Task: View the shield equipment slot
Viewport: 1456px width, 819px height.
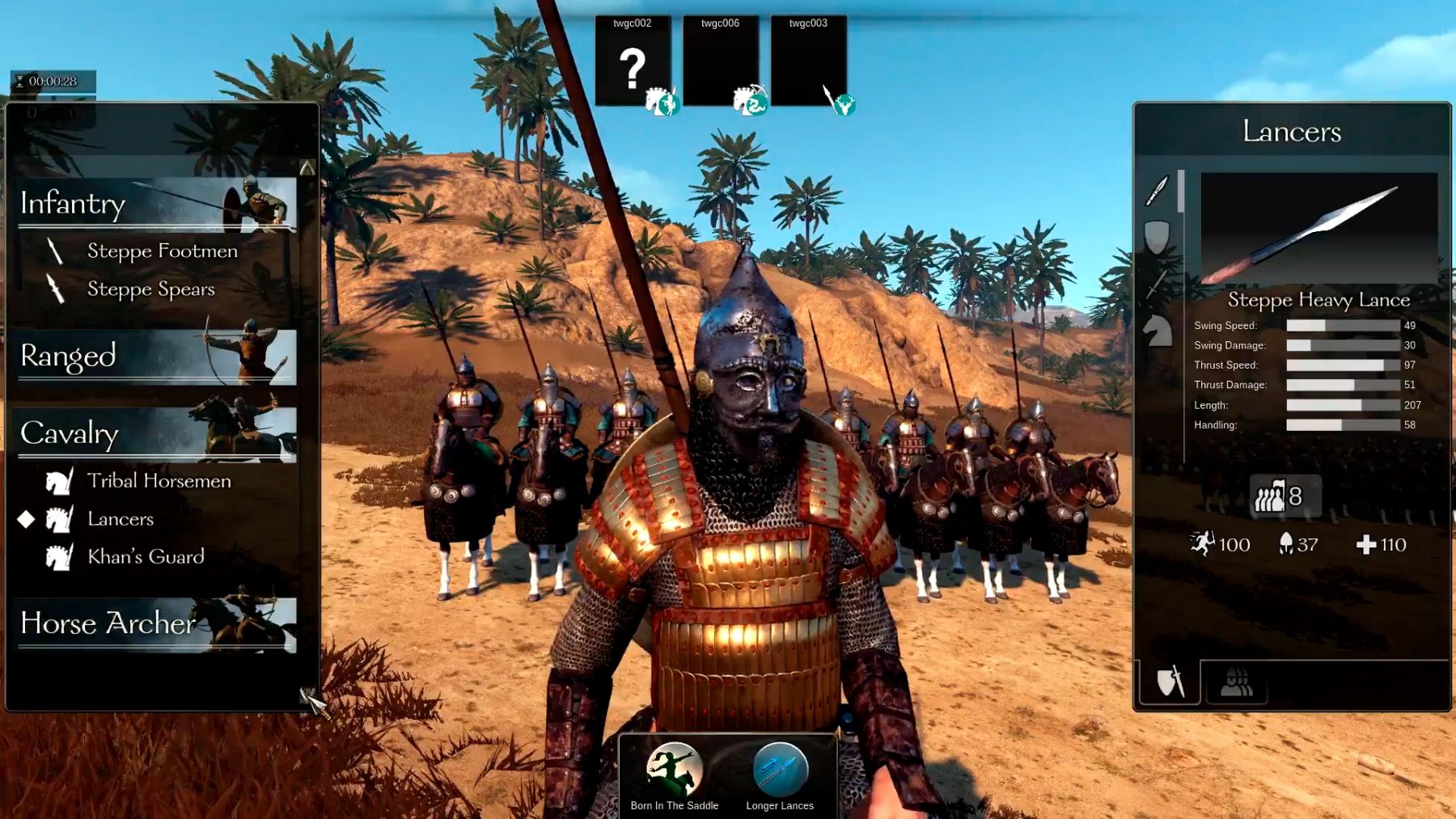Action: click(1158, 237)
